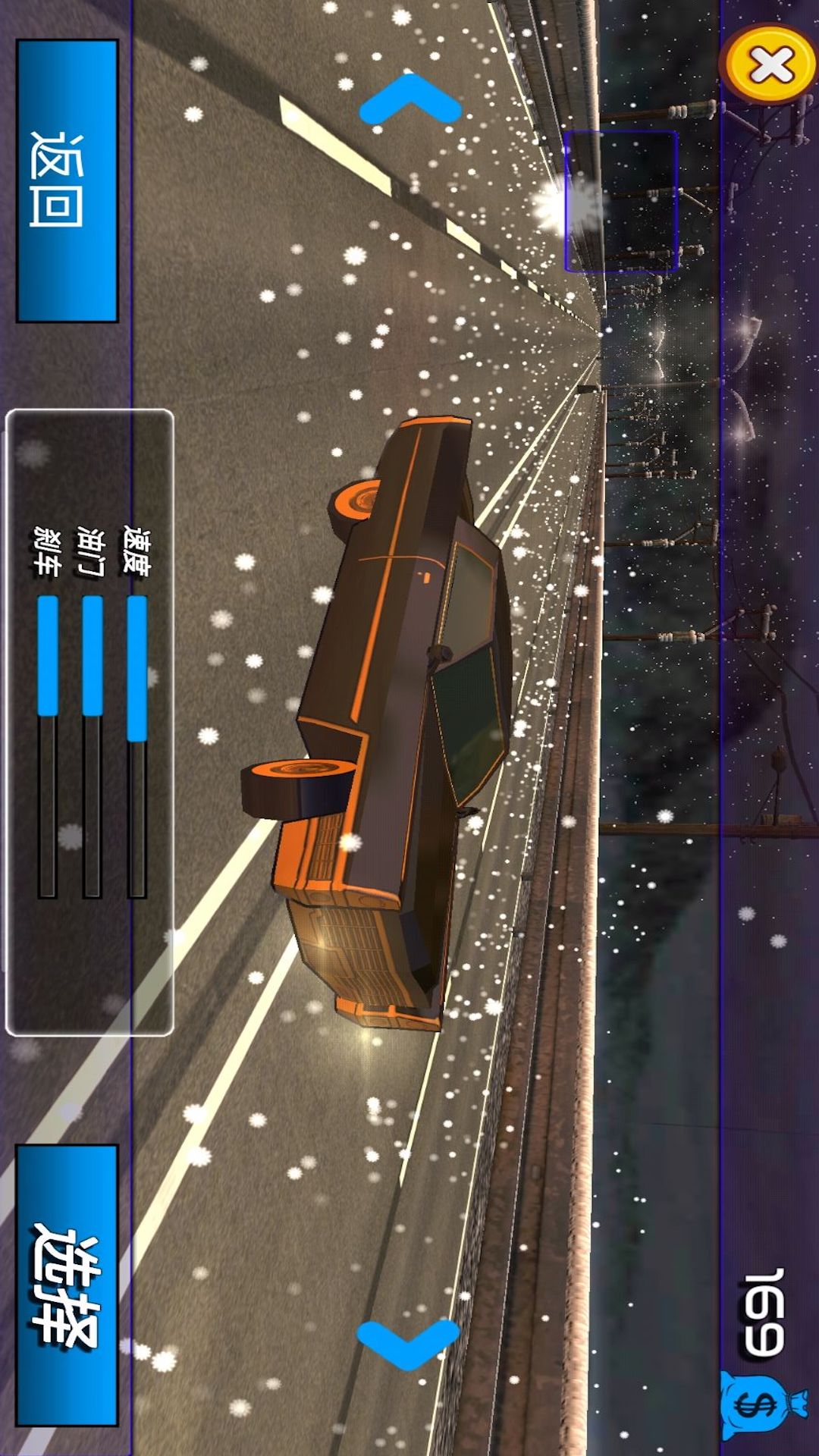Open the blue money bag coin icon
The height and width of the screenshot is (1456, 819).
tap(760, 1404)
